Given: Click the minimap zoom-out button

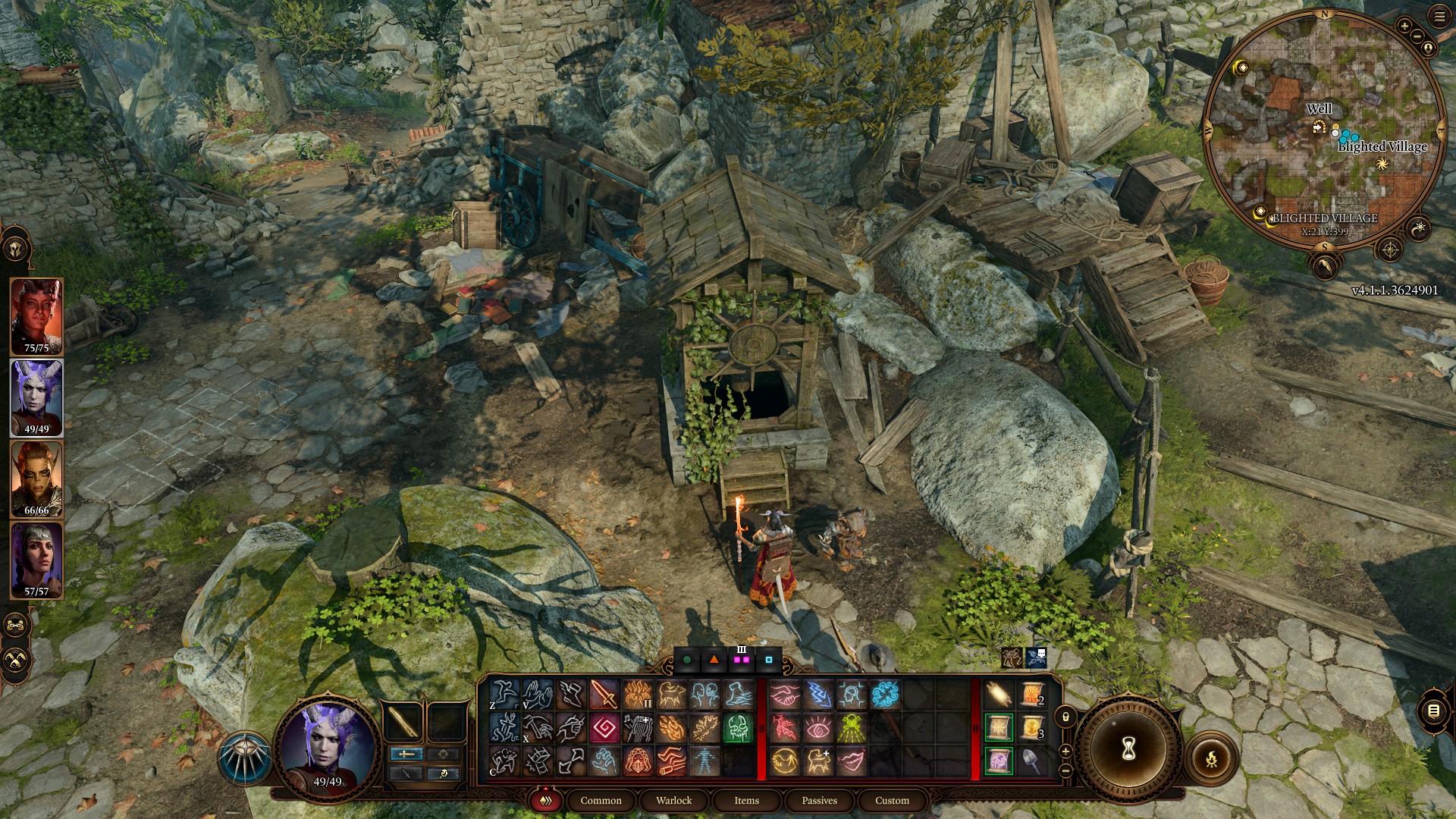Looking at the screenshot, I should (x=1417, y=36).
